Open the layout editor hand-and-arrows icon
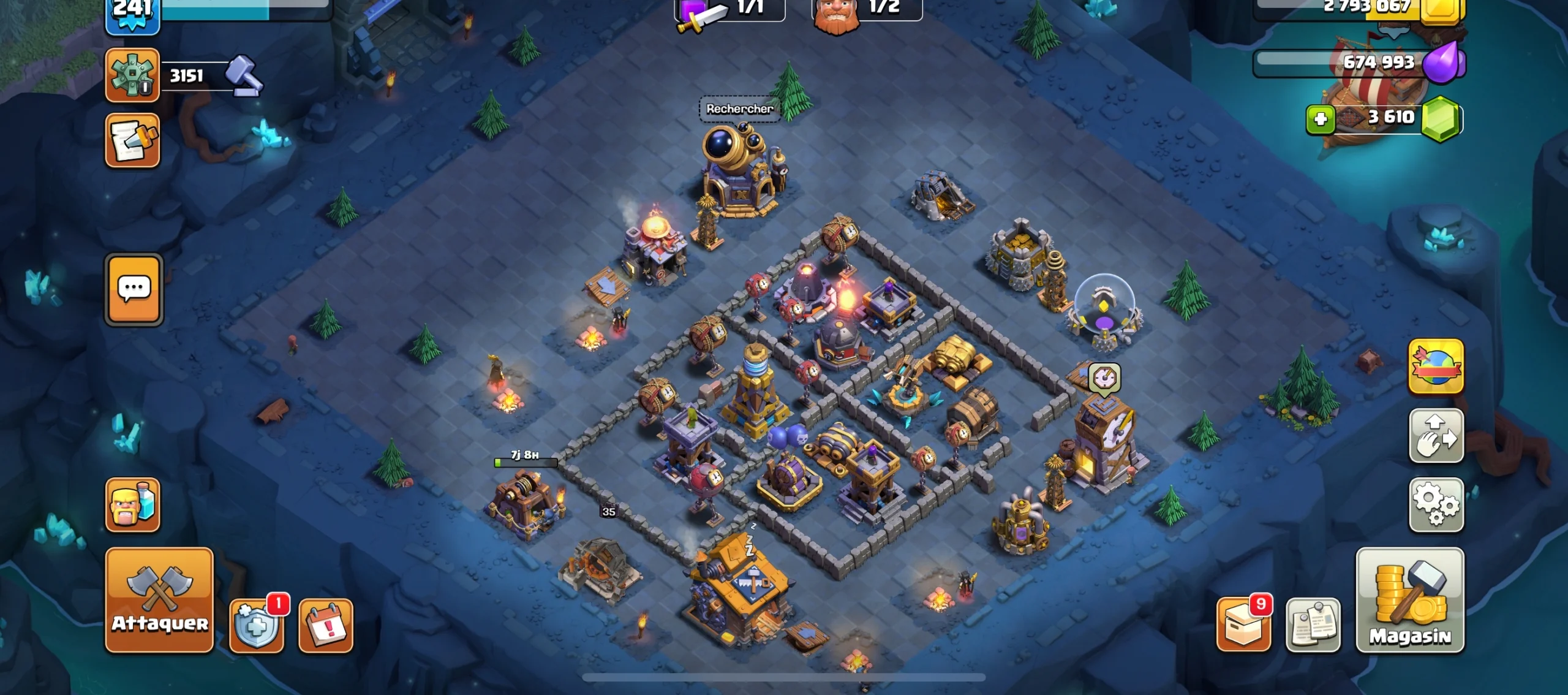 coord(1436,436)
